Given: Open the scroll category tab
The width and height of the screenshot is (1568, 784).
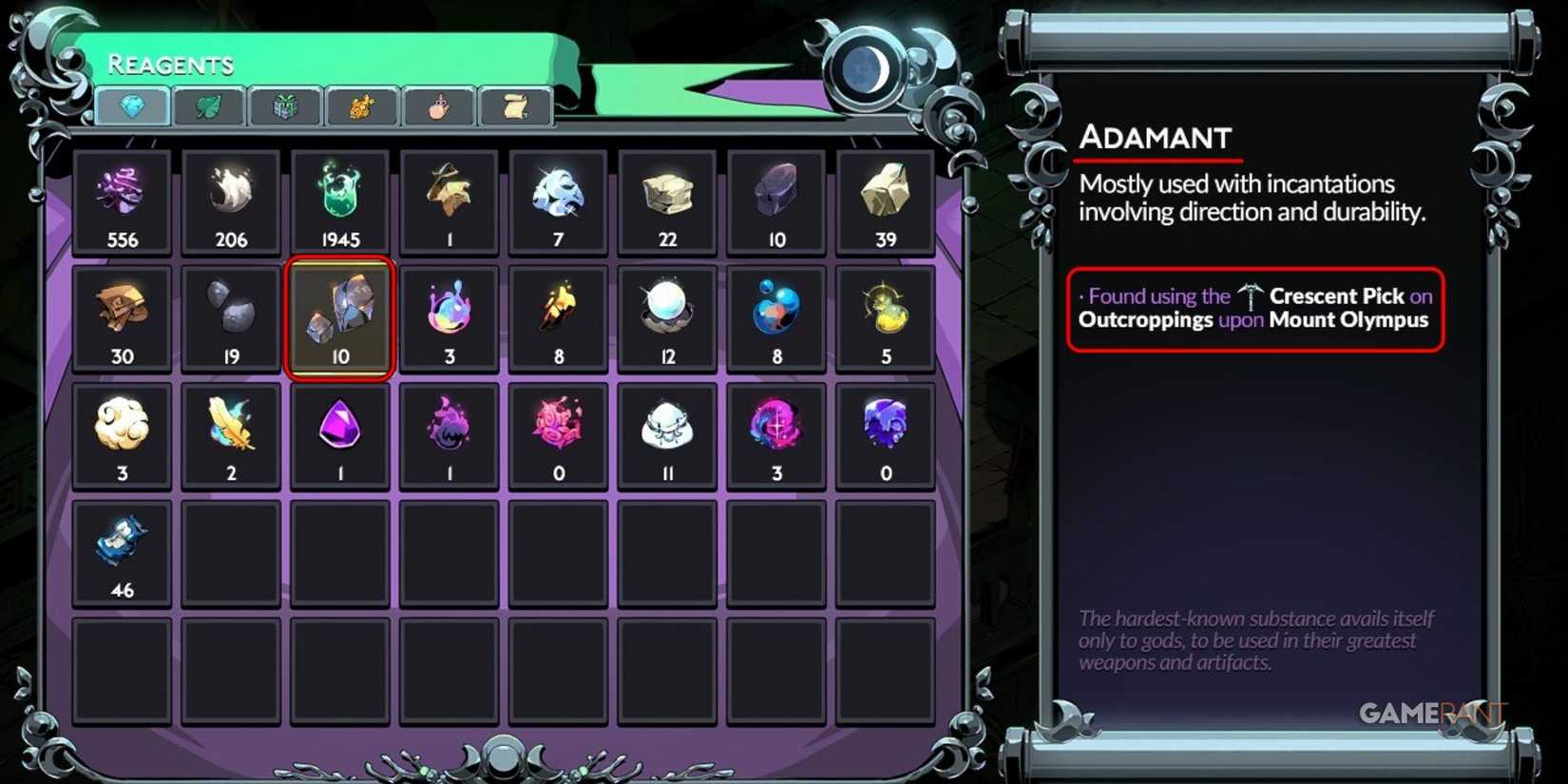Looking at the screenshot, I should click(x=513, y=107).
